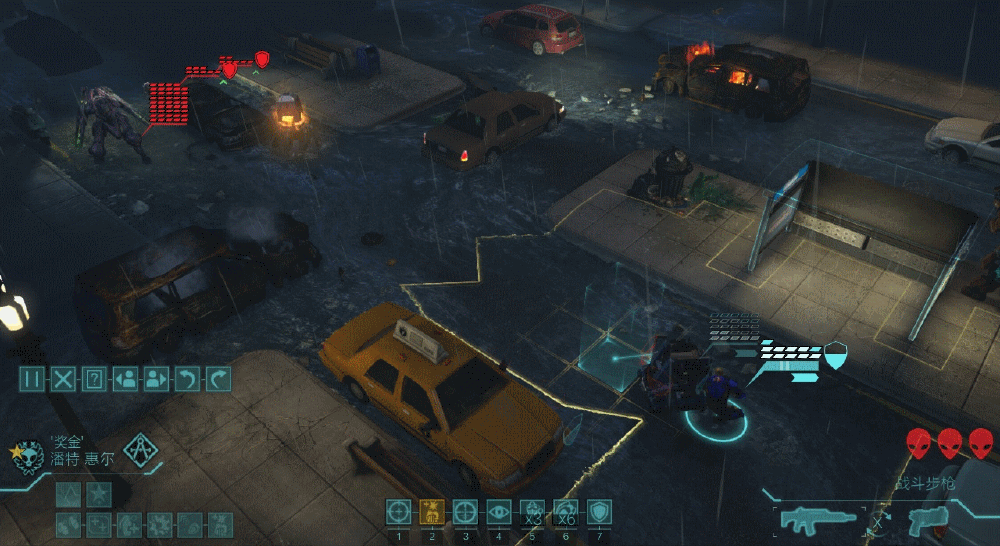Activate the shield Hunker Down ability

(598, 511)
